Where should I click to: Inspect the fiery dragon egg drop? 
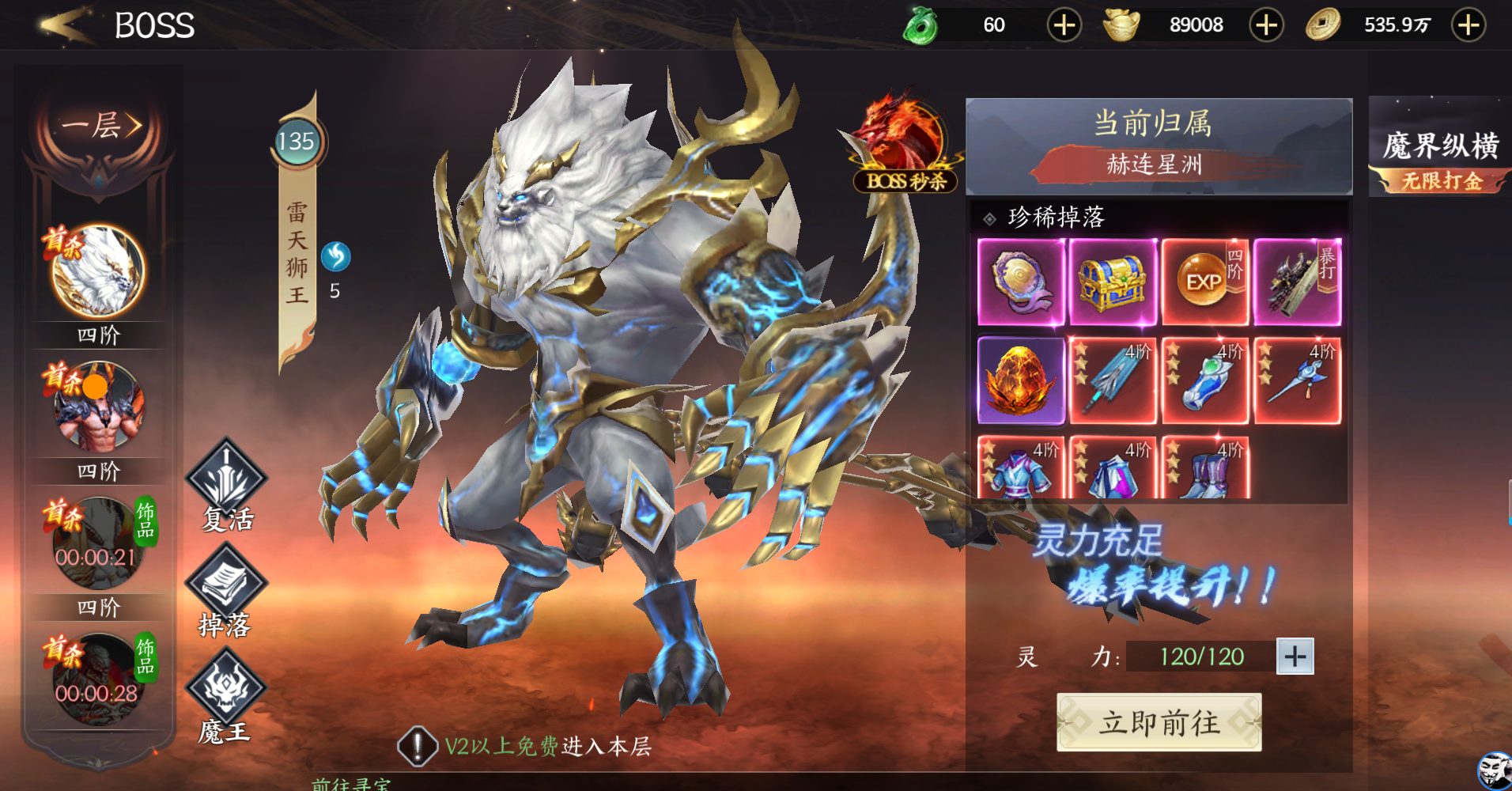point(1021,380)
